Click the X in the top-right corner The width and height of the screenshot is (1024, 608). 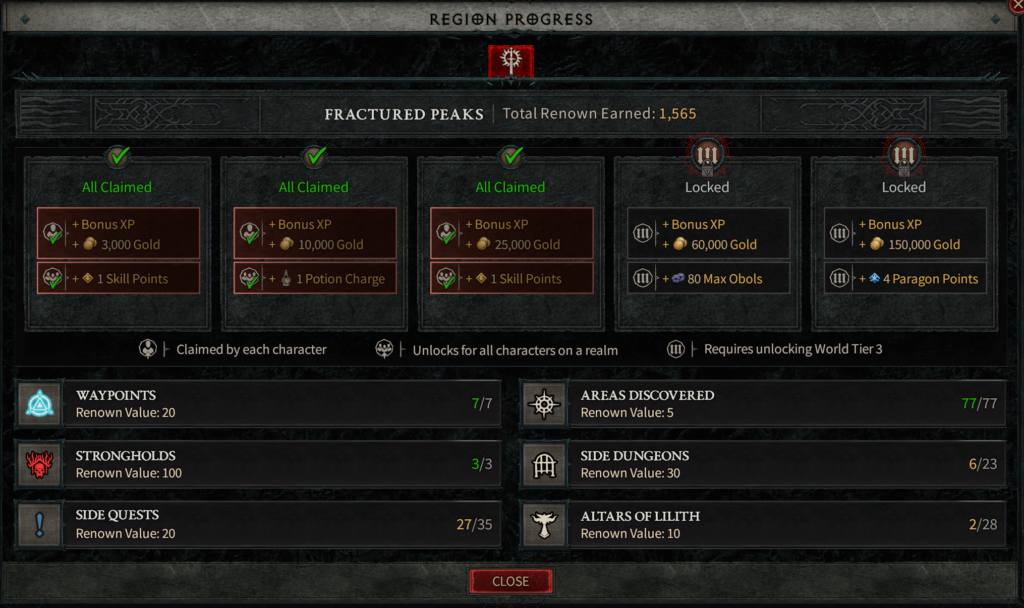[1017, 5]
